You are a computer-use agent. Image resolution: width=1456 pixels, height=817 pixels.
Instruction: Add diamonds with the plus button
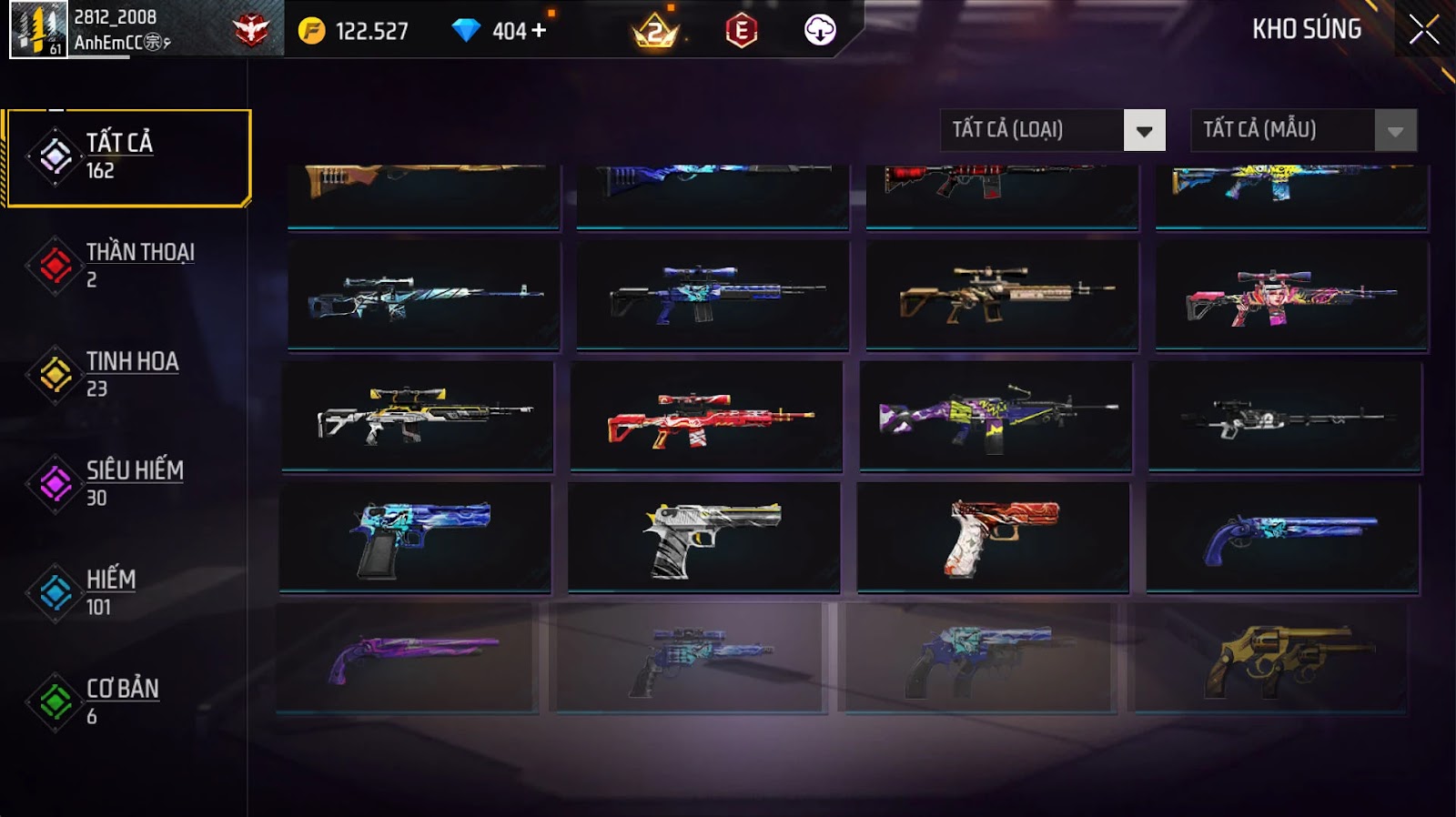539,31
